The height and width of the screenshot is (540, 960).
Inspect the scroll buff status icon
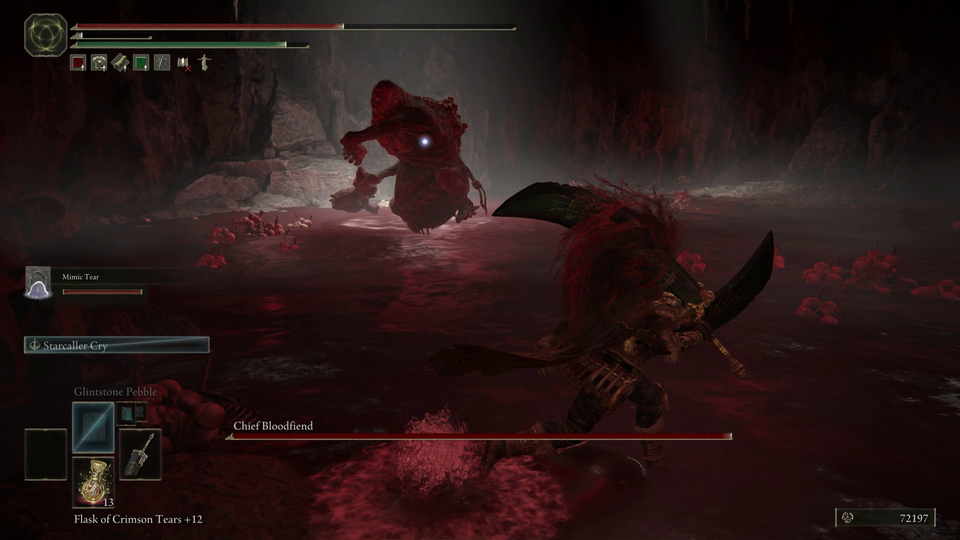pyautogui.click(x=120, y=63)
